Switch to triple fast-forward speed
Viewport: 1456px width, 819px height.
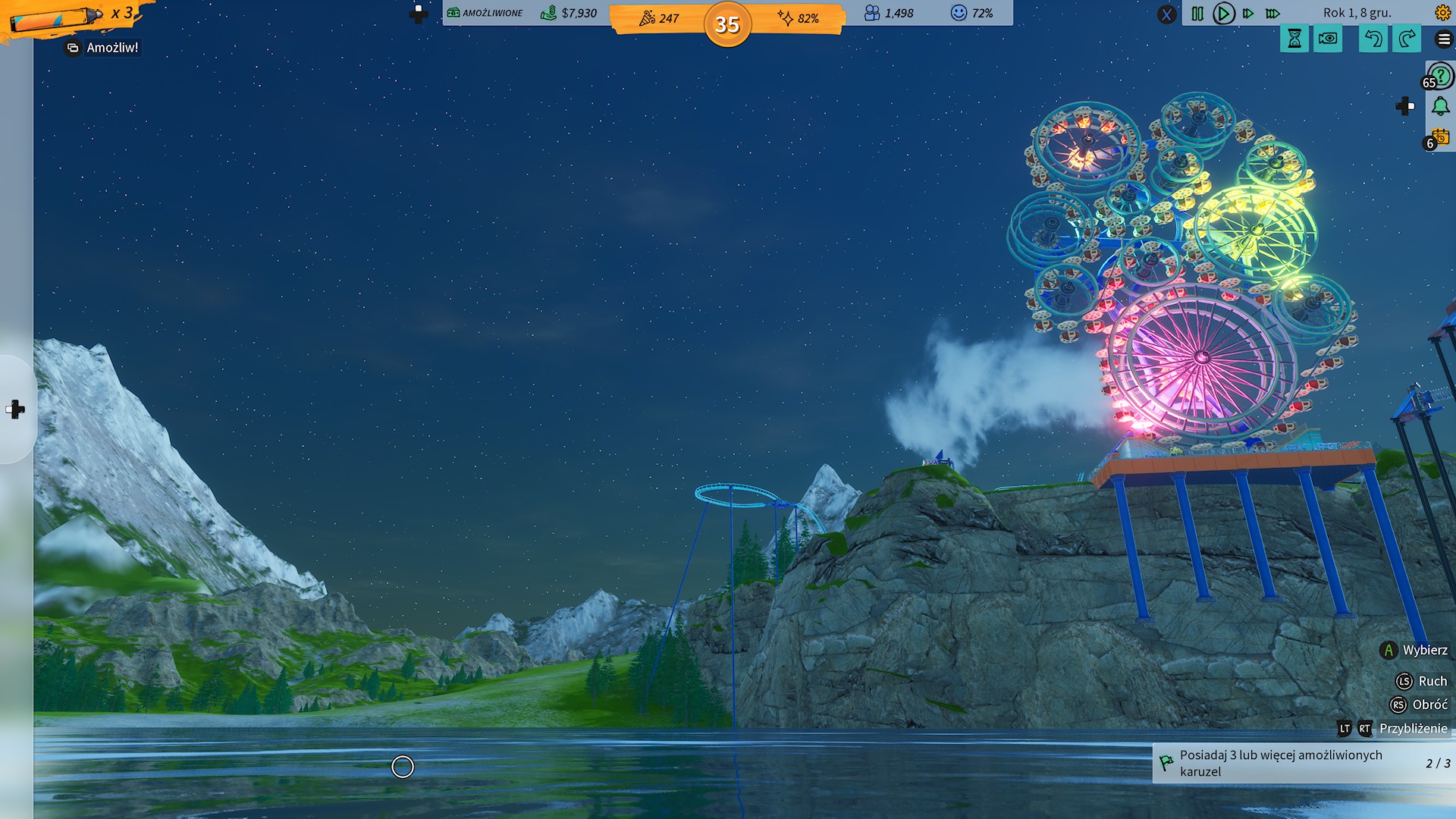[x=1273, y=14]
